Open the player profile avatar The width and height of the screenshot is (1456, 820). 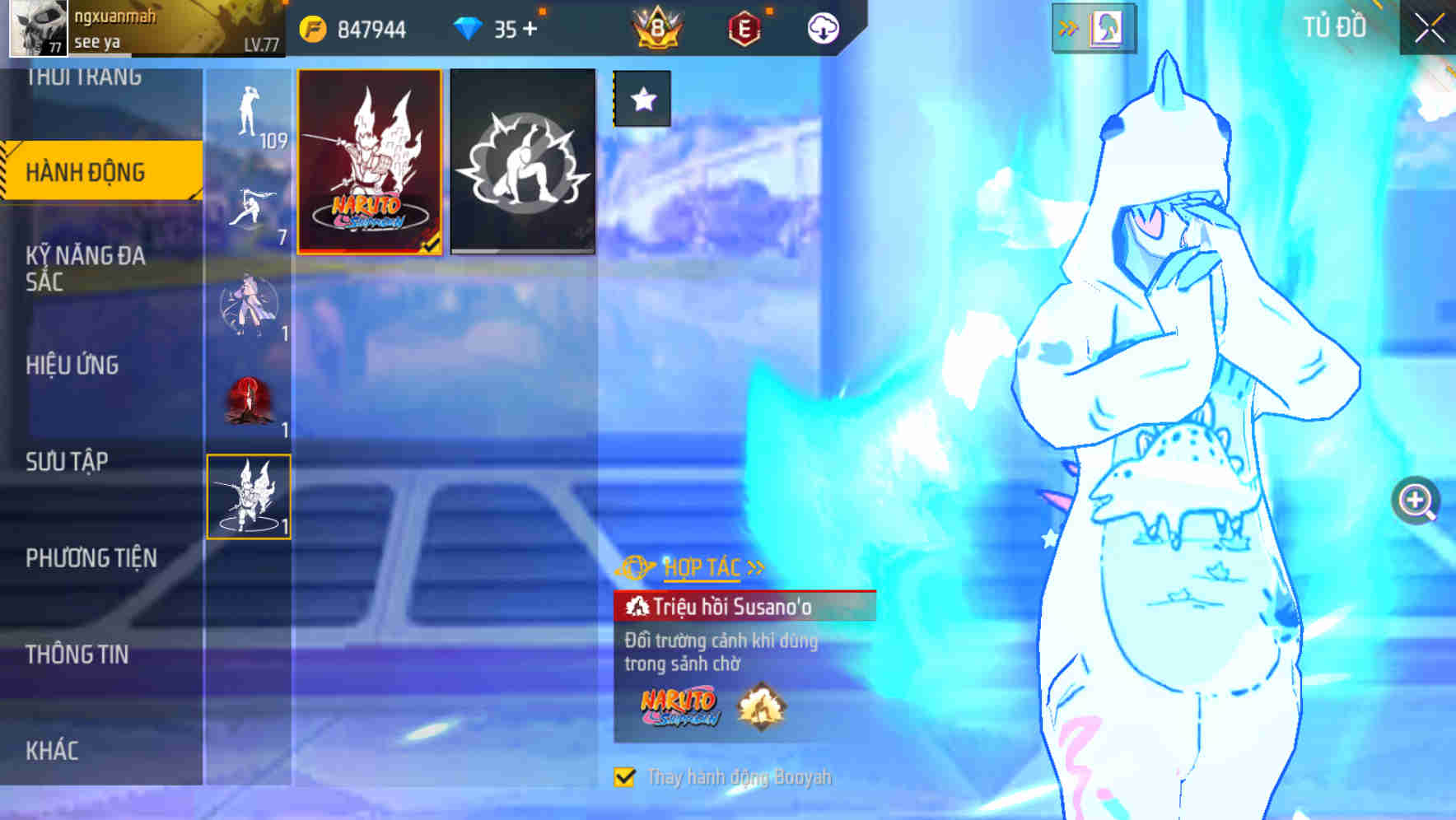click(37, 27)
